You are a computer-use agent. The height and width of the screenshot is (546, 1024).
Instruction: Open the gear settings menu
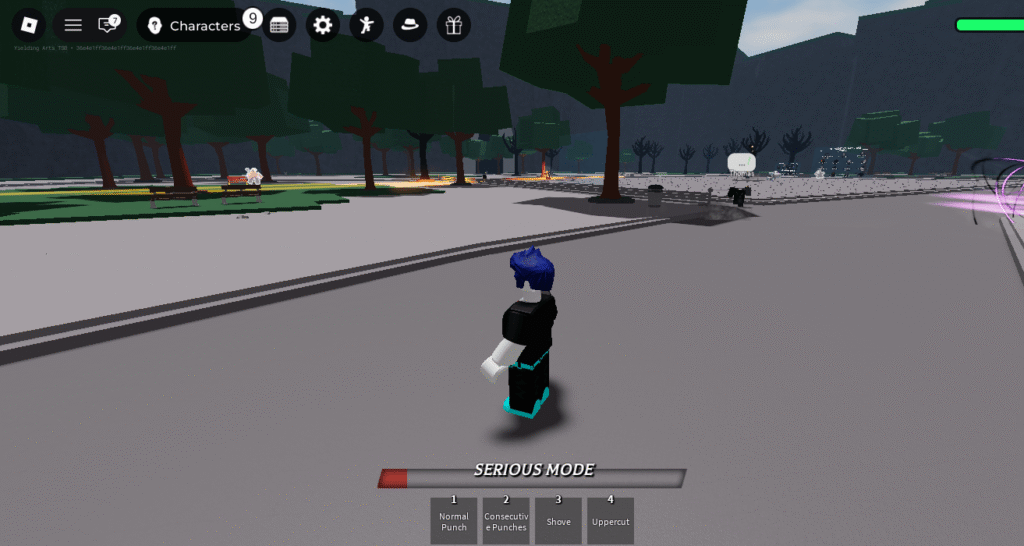click(322, 26)
